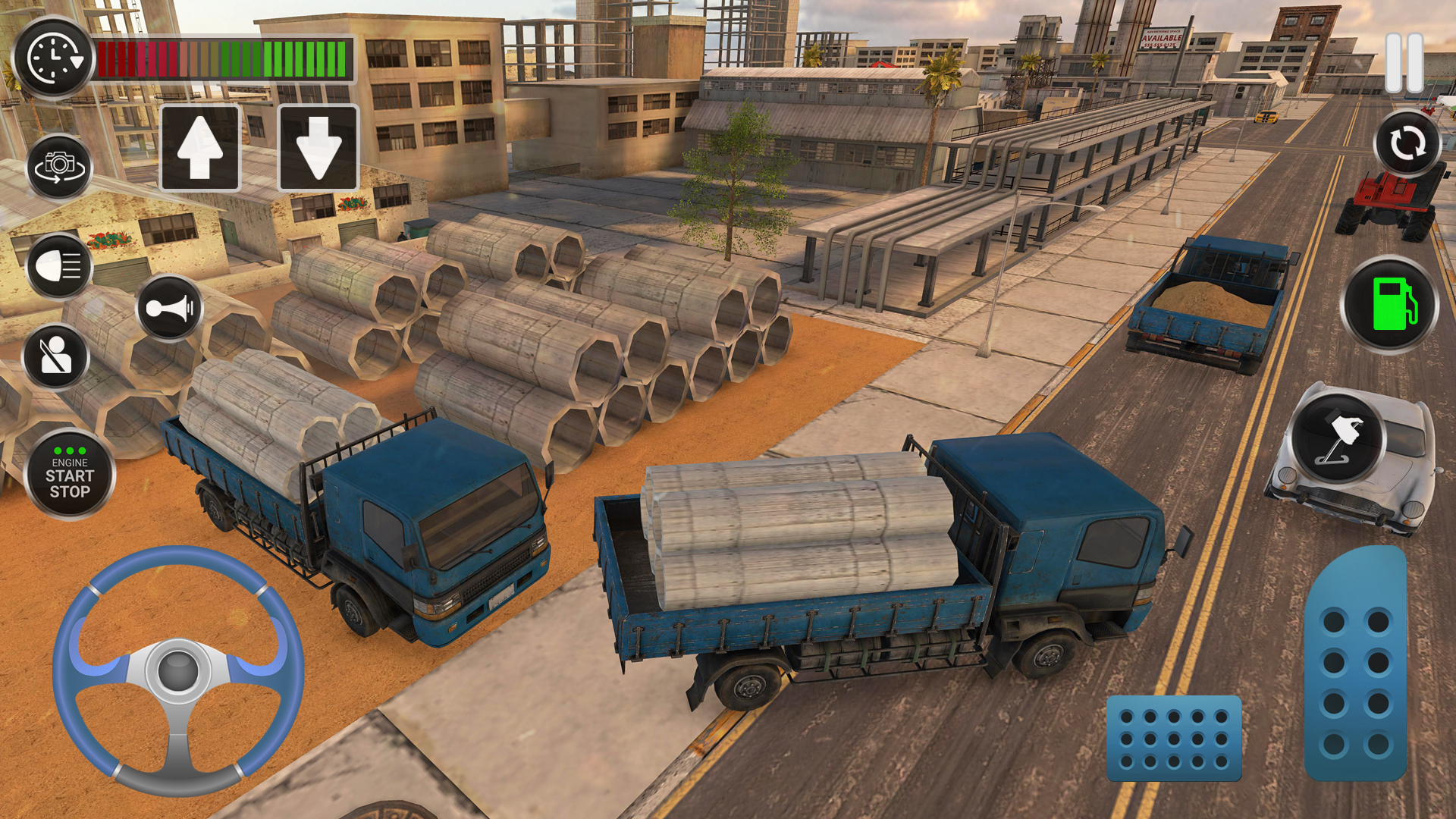
Task: Step on the tall accelerator pedal
Action: coord(1356,664)
